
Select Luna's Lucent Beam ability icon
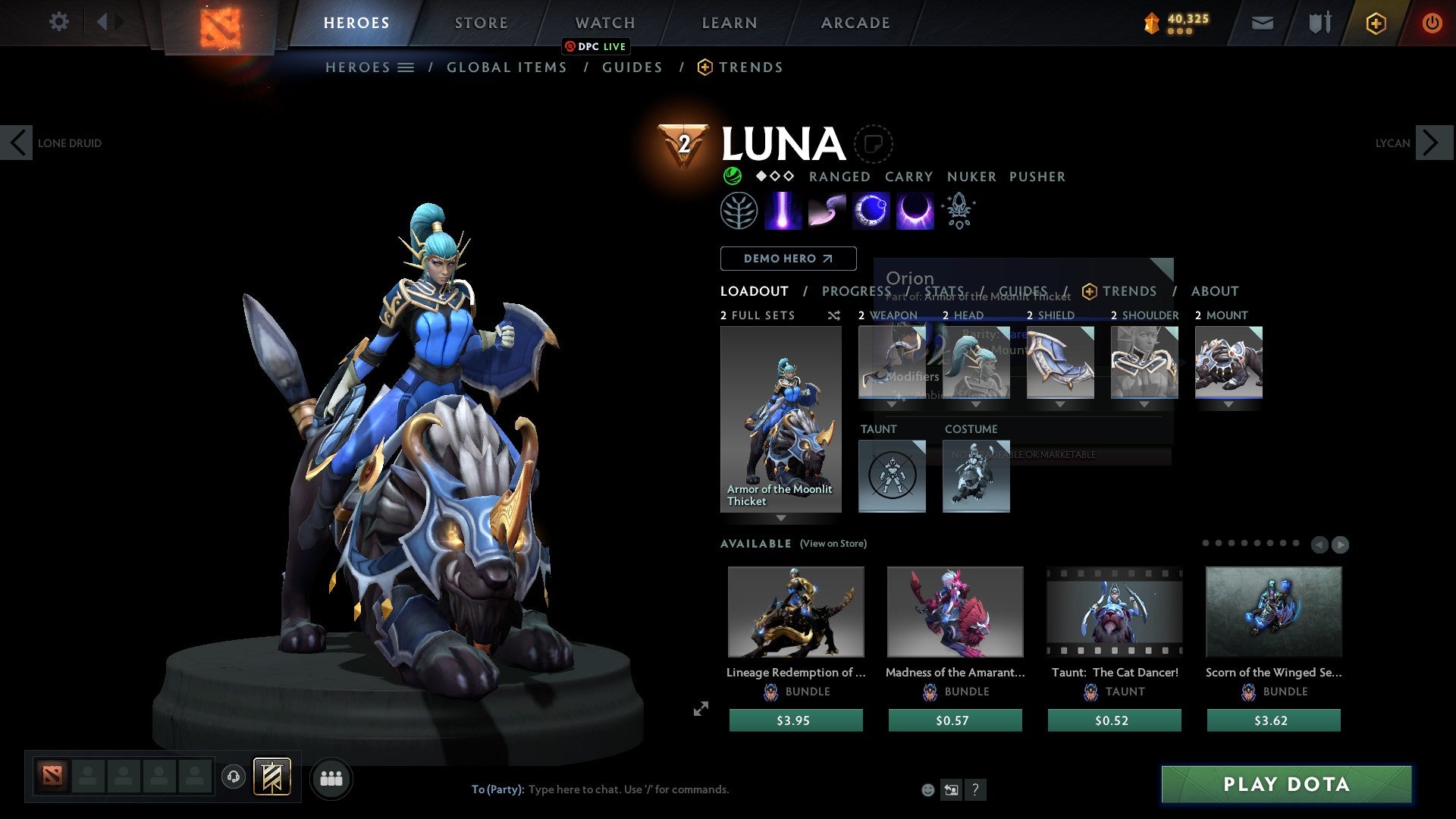pos(783,210)
